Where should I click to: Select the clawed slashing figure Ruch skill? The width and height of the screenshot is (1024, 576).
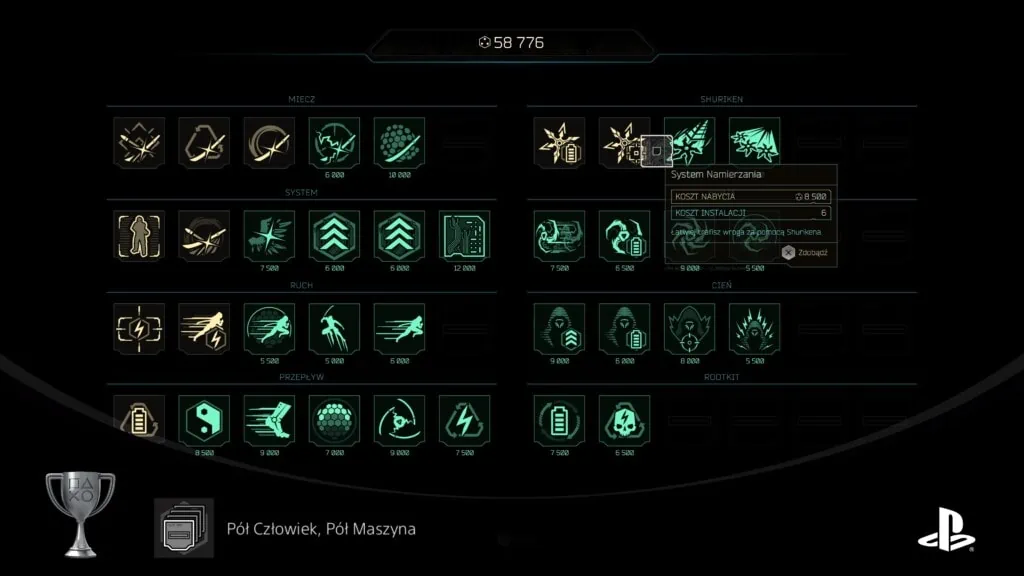(334, 328)
